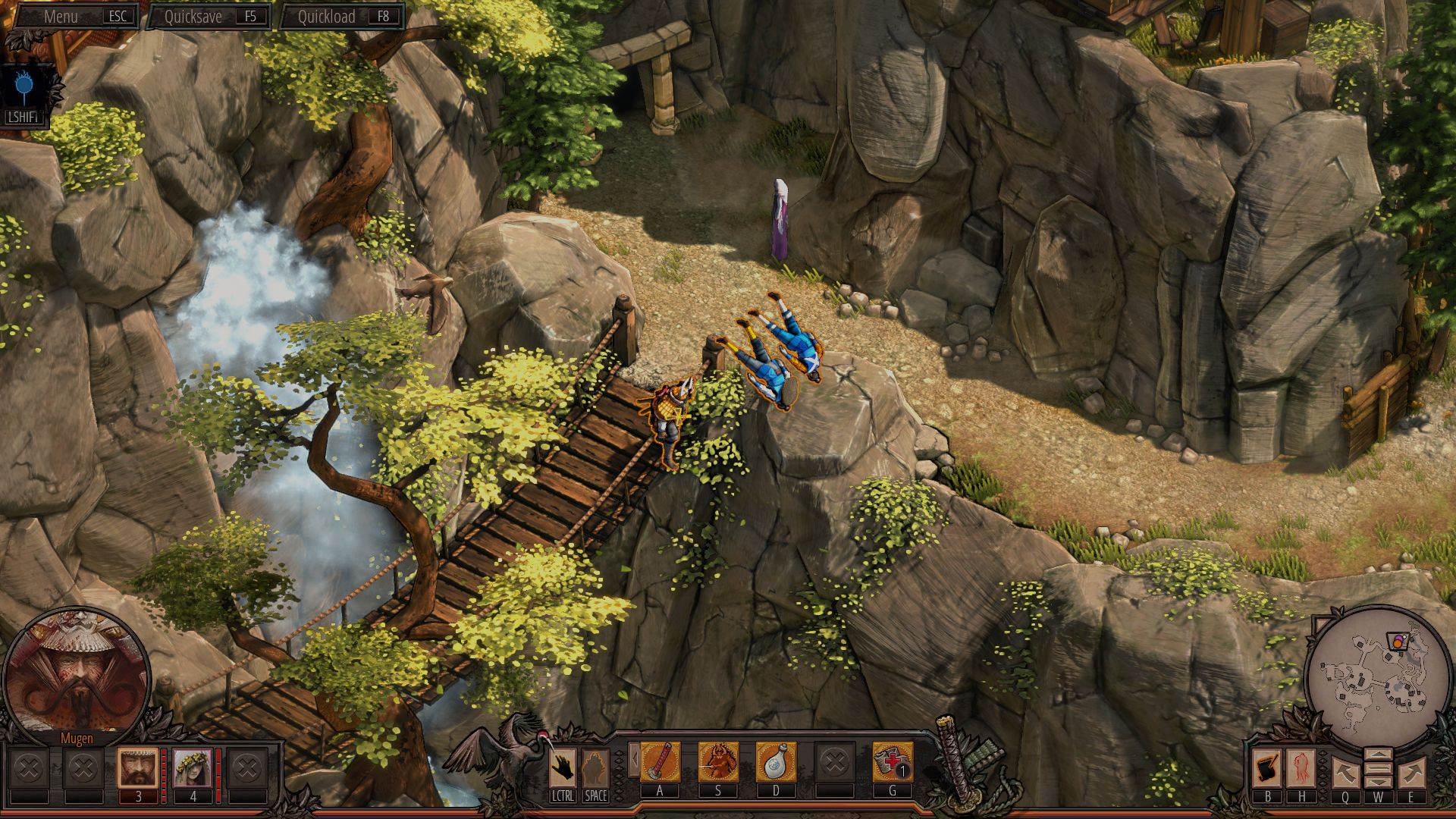Toggle the red figure highlight icon
Screen dimensions: 1456x819
[1301, 768]
